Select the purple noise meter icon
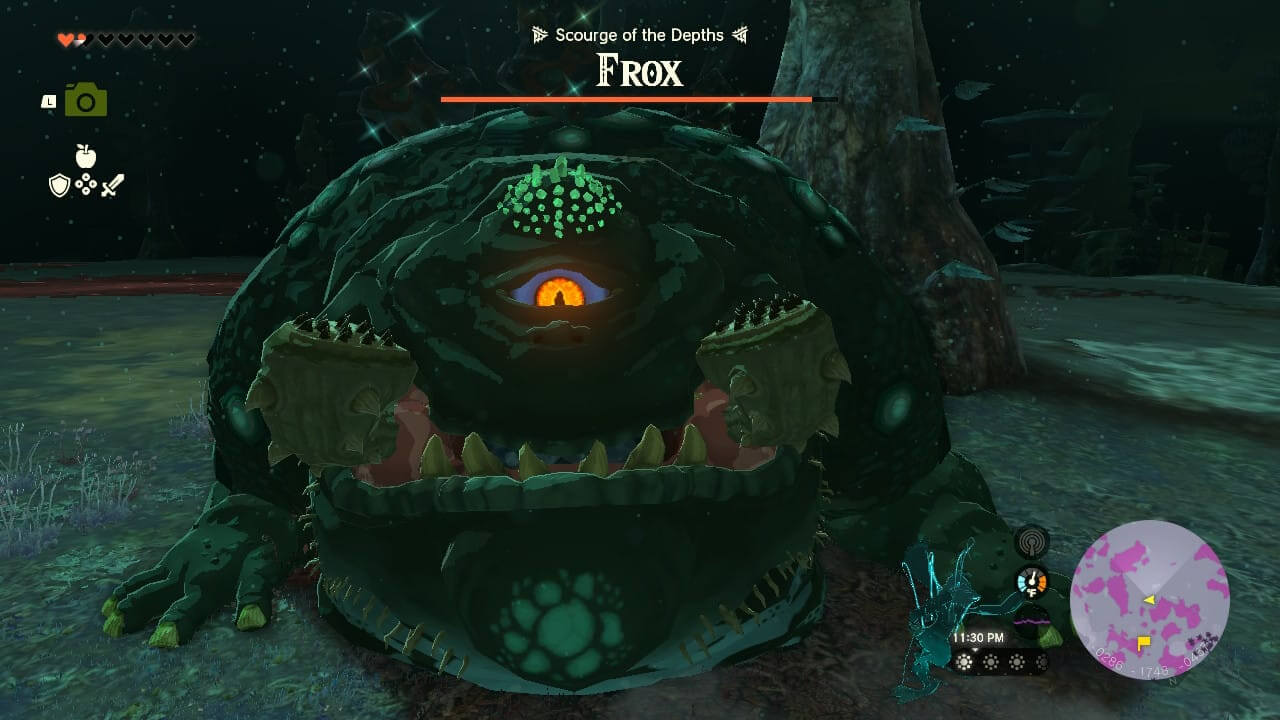The width and height of the screenshot is (1280, 720). point(1031,620)
